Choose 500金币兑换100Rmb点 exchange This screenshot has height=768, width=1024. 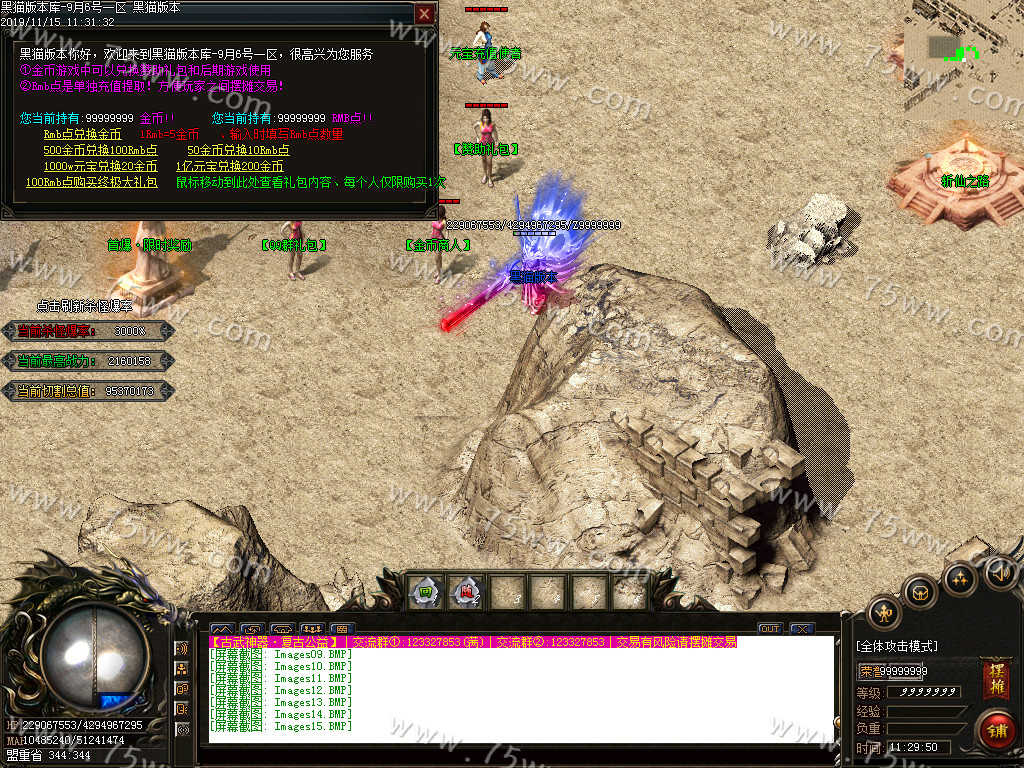point(100,150)
